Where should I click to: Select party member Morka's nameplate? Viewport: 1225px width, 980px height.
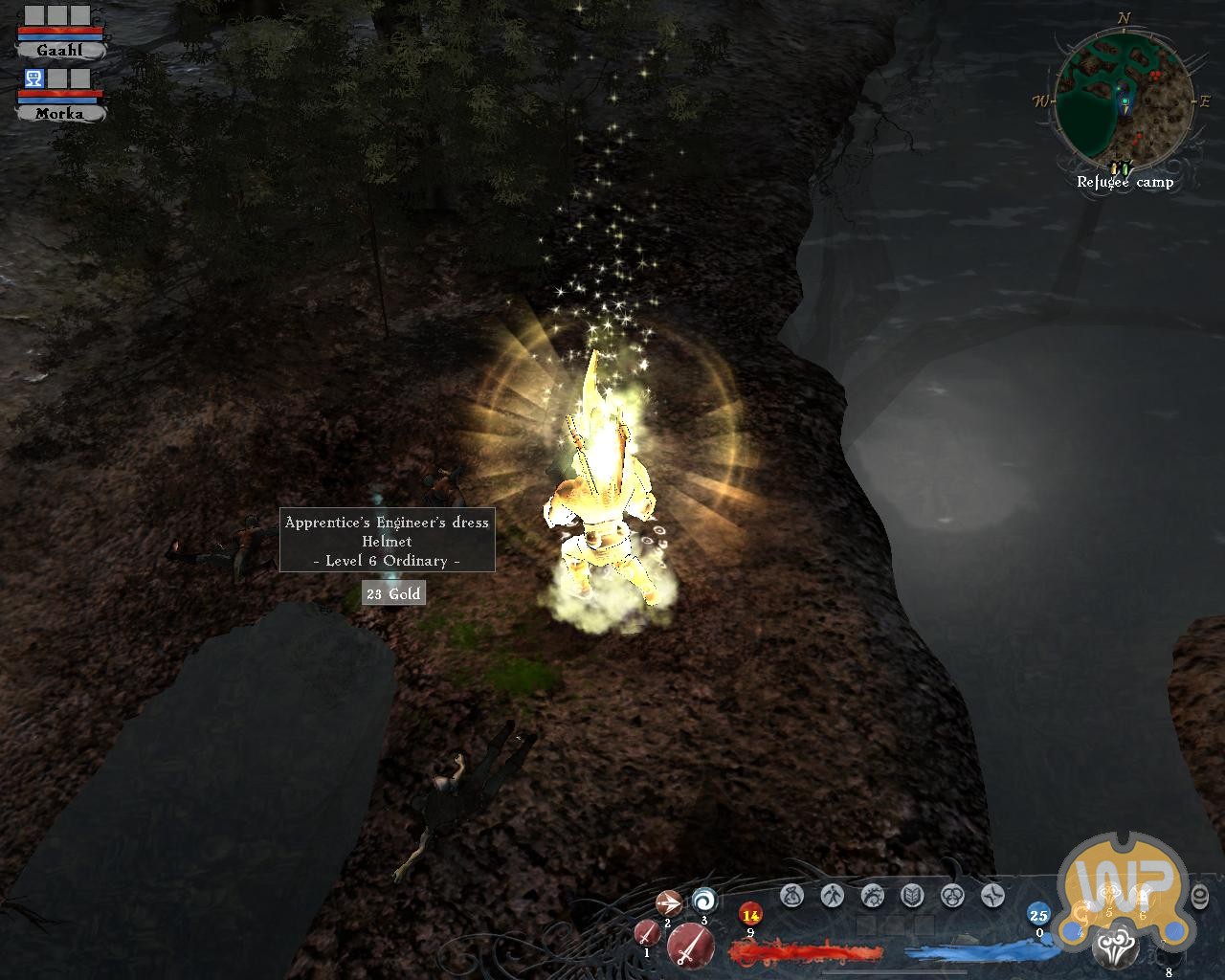tap(59, 113)
